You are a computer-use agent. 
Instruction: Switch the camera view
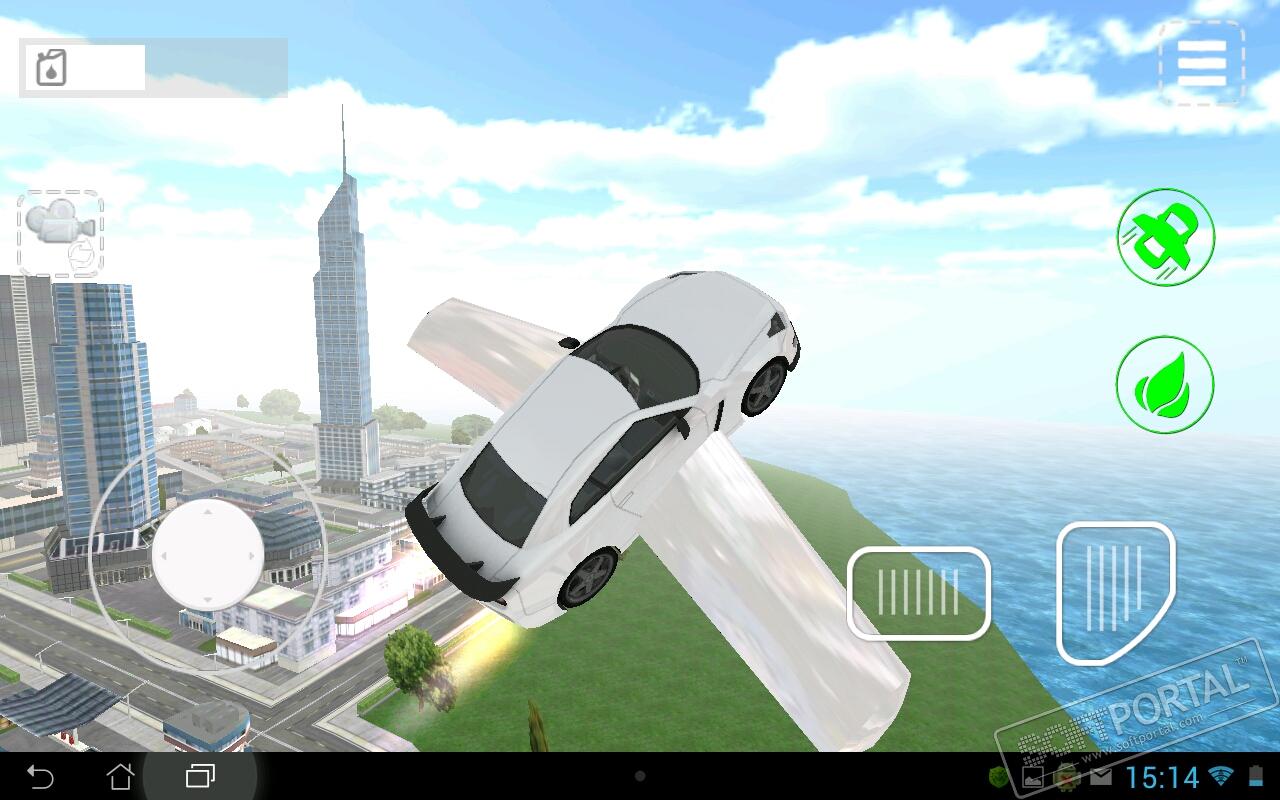[60, 233]
